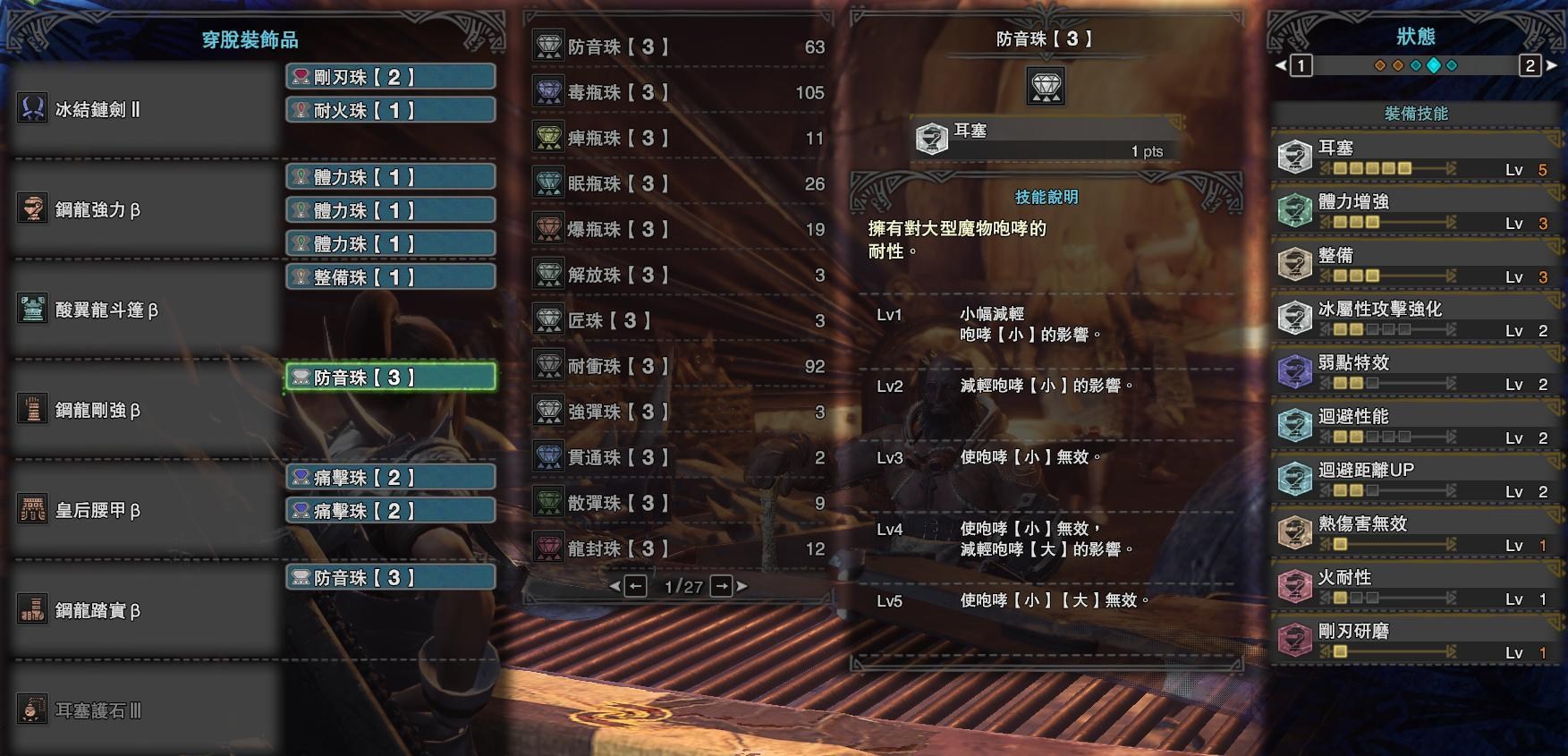Screen dimensions: 1568x756
Task: Select the 皇后腰甲β equipment row
Action: pyautogui.click(x=143, y=511)
